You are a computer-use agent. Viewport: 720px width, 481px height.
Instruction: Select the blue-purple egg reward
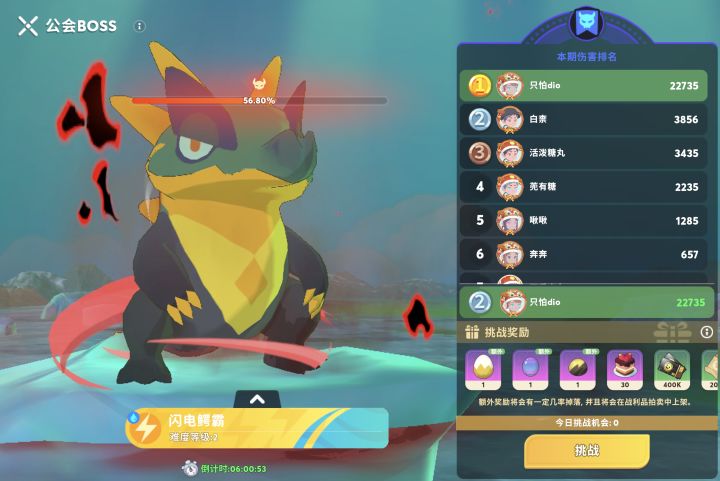pos(529,370)
